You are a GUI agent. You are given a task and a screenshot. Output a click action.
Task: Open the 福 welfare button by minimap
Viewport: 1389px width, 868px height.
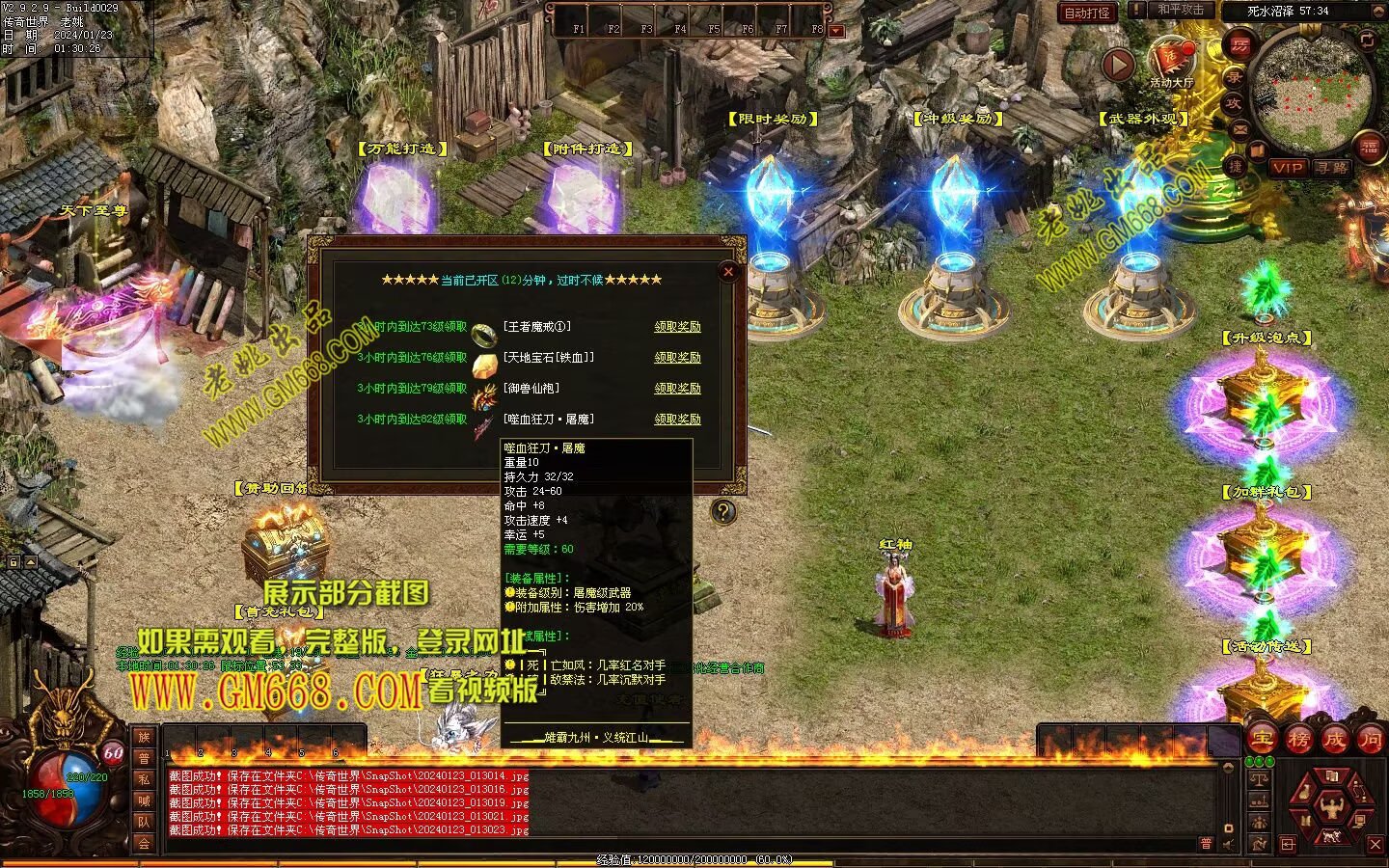(x=1370, y=148)
